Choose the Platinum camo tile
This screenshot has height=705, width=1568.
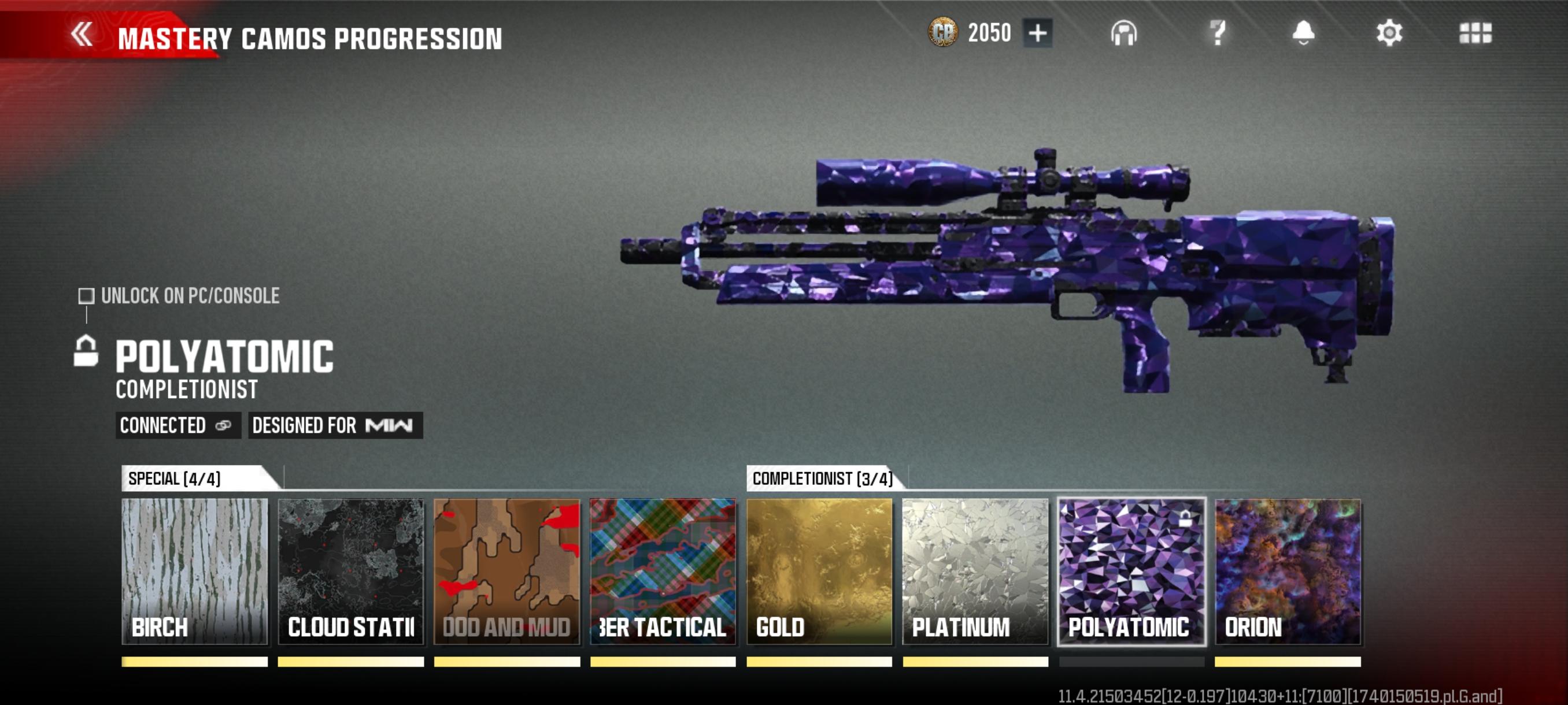[975, 571]
